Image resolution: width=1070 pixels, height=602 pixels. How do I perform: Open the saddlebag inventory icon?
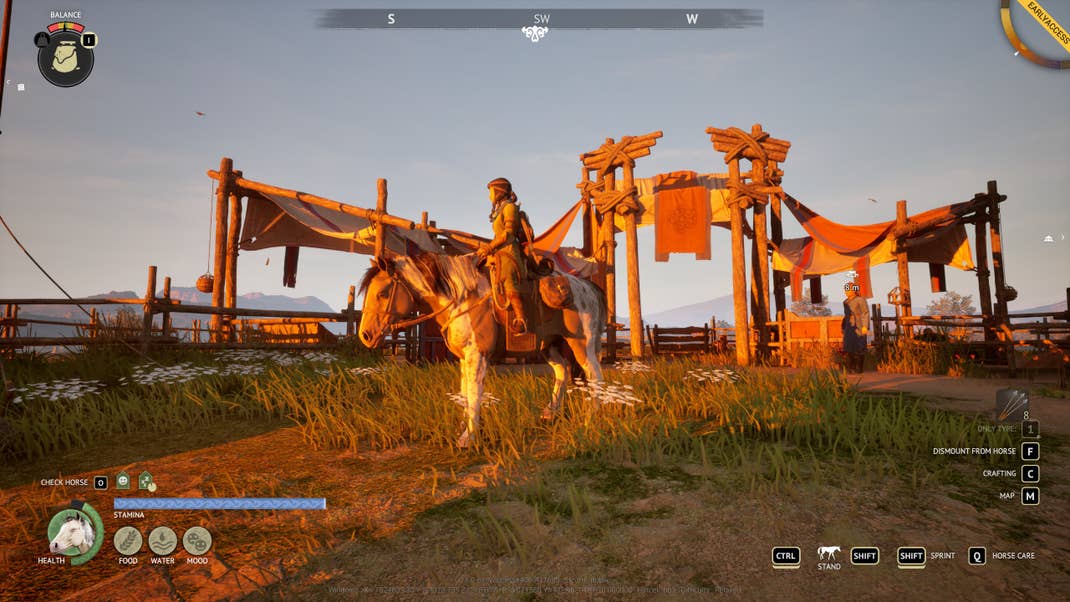(66, 59)
